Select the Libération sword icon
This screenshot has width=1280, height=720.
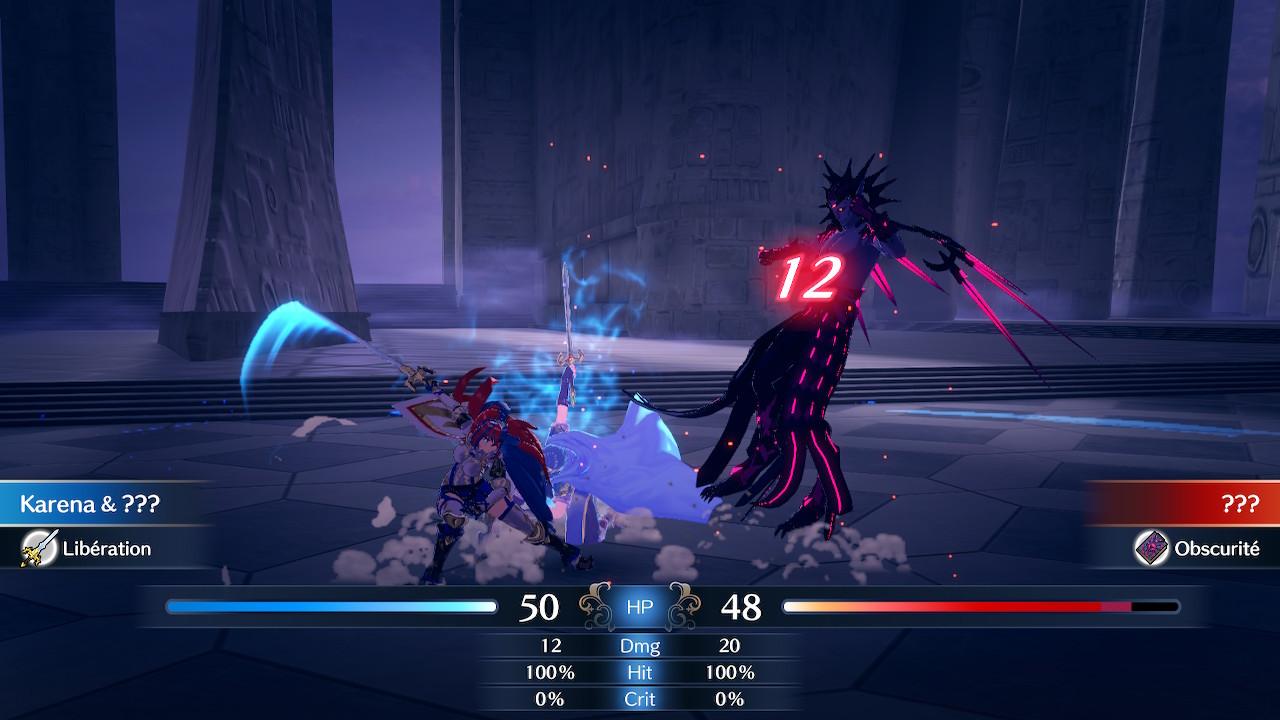point(40,548)
